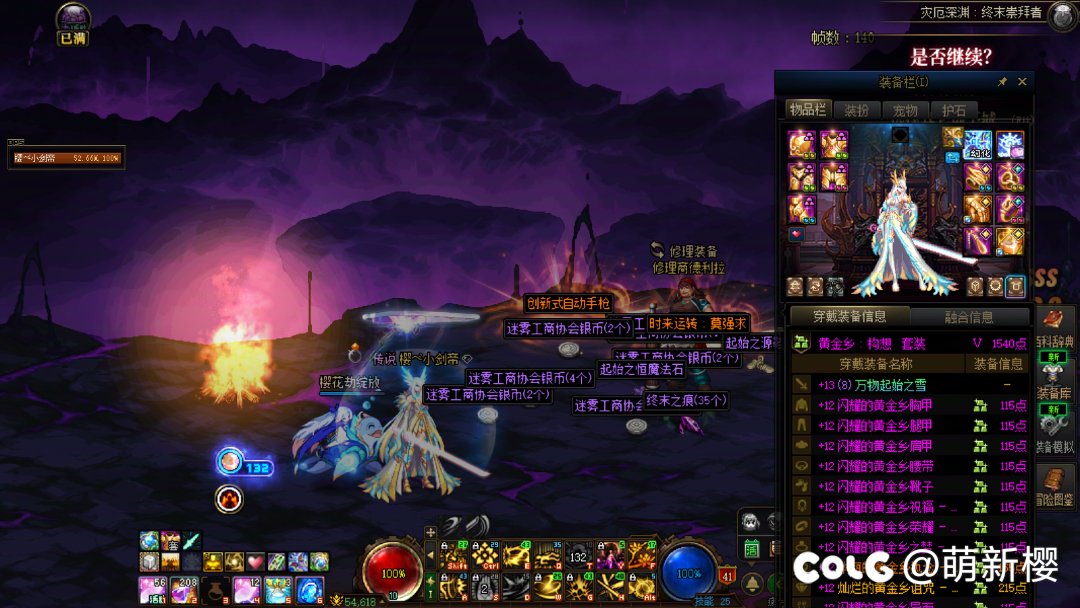Switch to the 融合信息 tab
This screenshot has height=608, width=1080.
coord(968,317)
